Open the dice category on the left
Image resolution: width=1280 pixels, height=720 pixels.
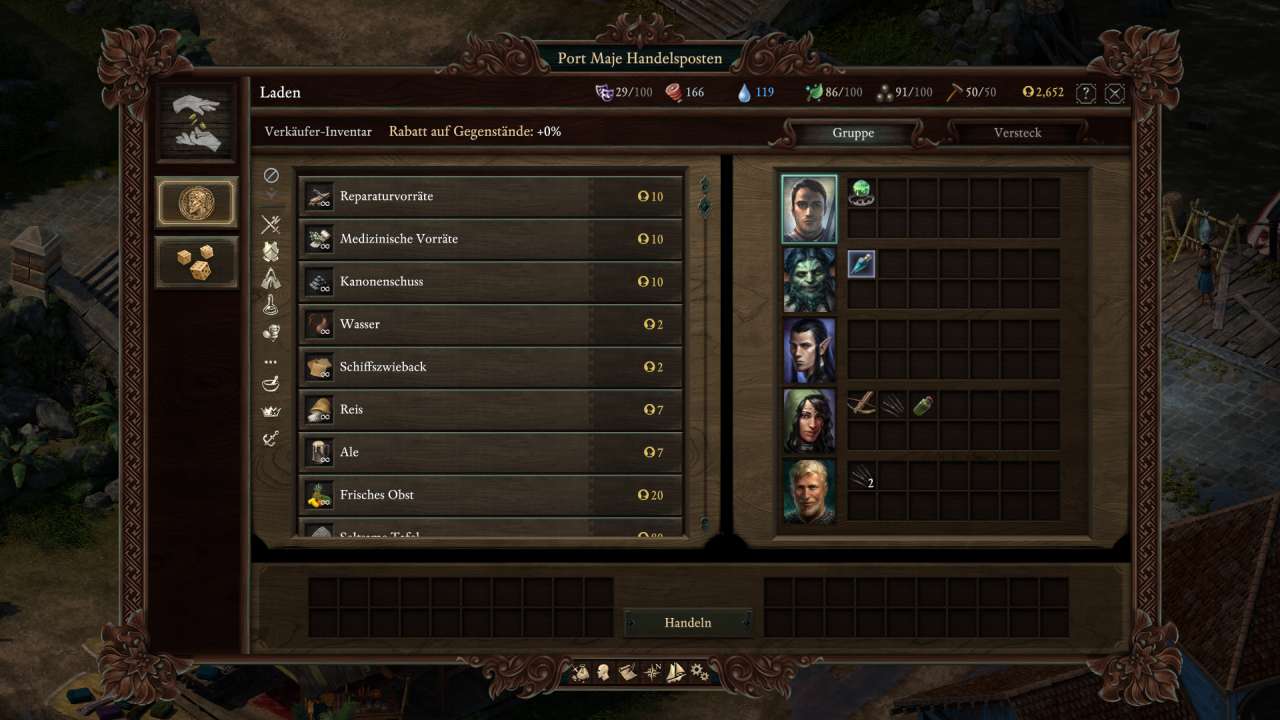196,262
